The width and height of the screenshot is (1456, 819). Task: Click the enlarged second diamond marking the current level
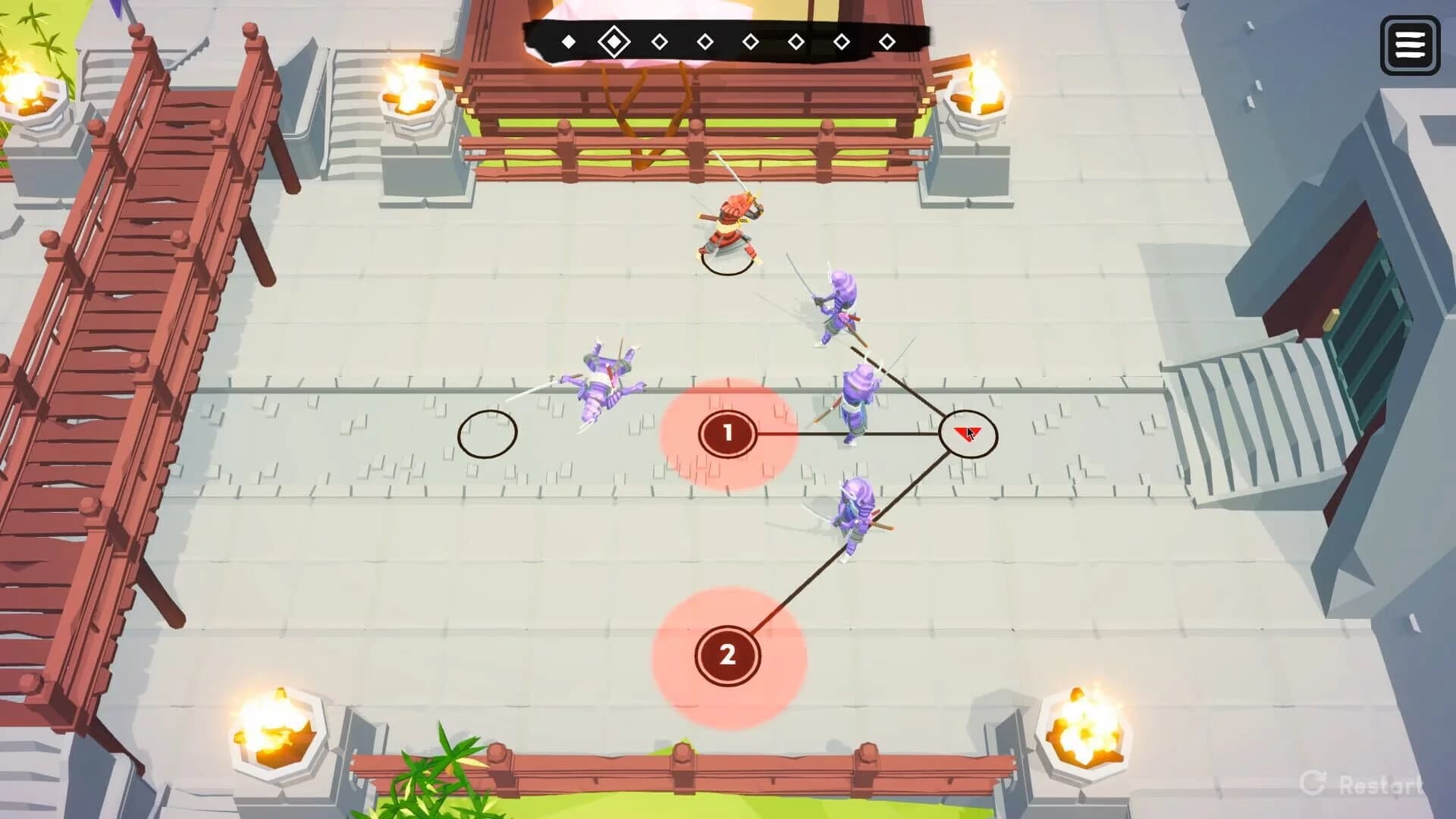coord(614,40)
